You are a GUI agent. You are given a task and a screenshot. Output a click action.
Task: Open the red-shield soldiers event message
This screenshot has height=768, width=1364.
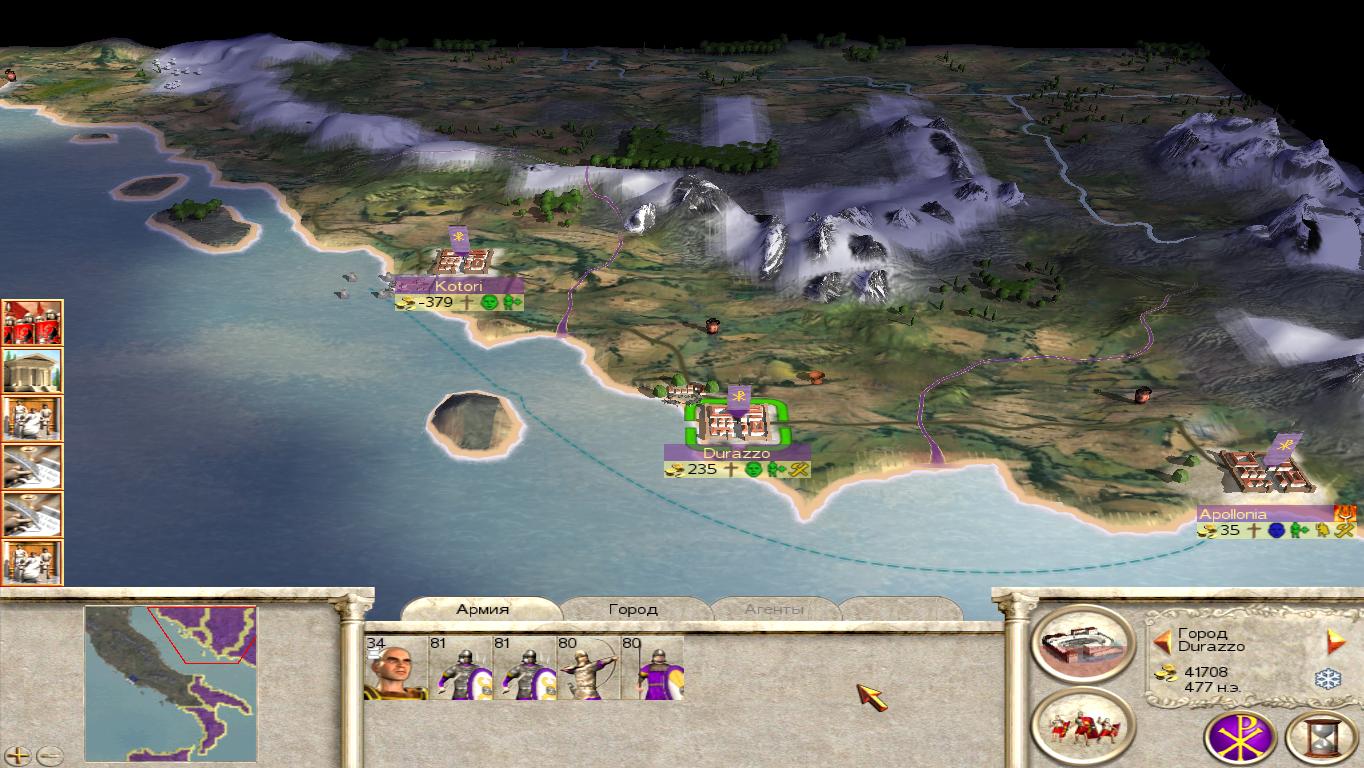[x=32, y=323]
